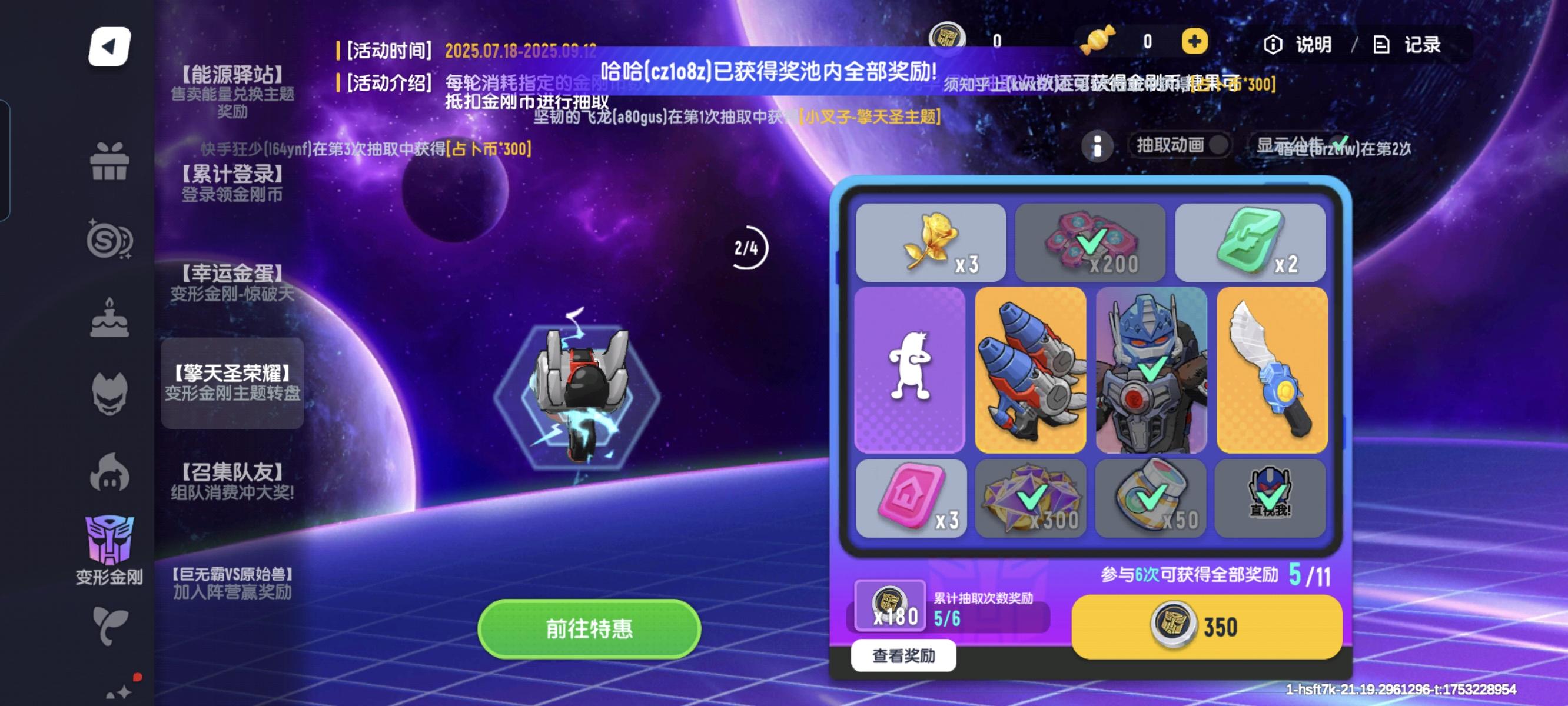Select the flame chat icon in sidebar
The height and width of the screenshot is (706, 1568).
(111, 474)
